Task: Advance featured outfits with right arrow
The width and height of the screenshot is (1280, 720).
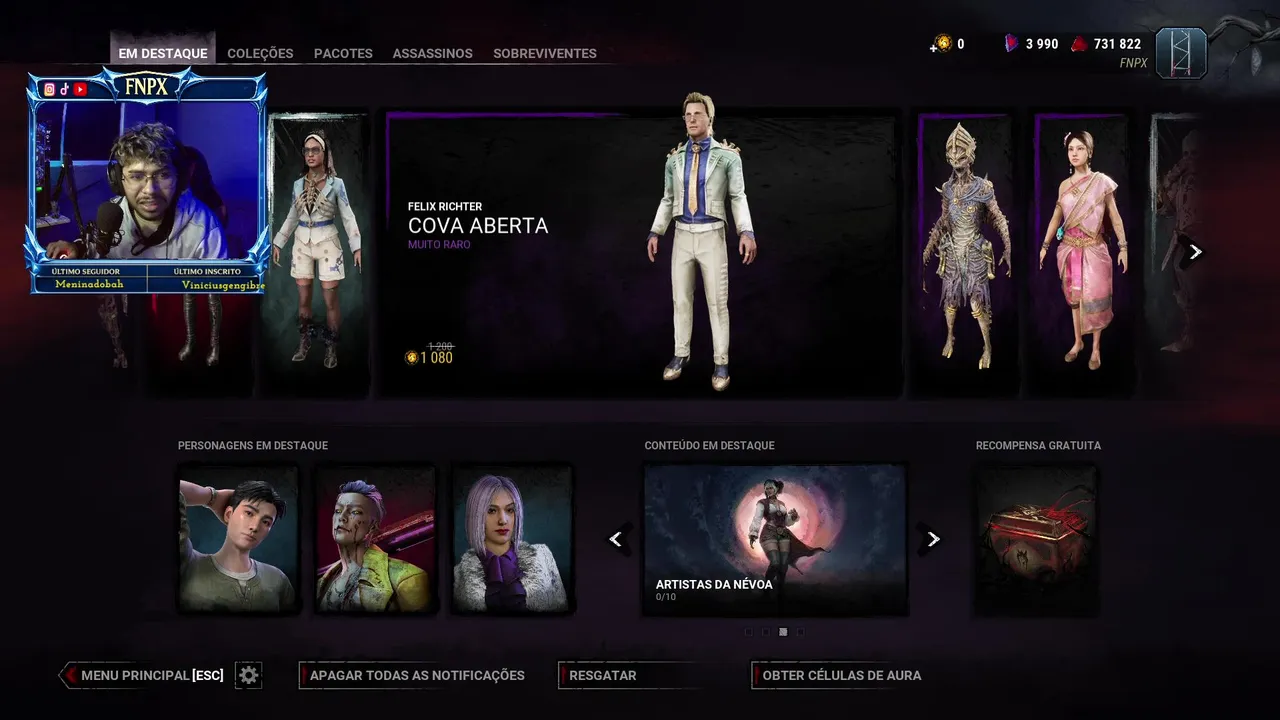Action: tap(1195, 252)
